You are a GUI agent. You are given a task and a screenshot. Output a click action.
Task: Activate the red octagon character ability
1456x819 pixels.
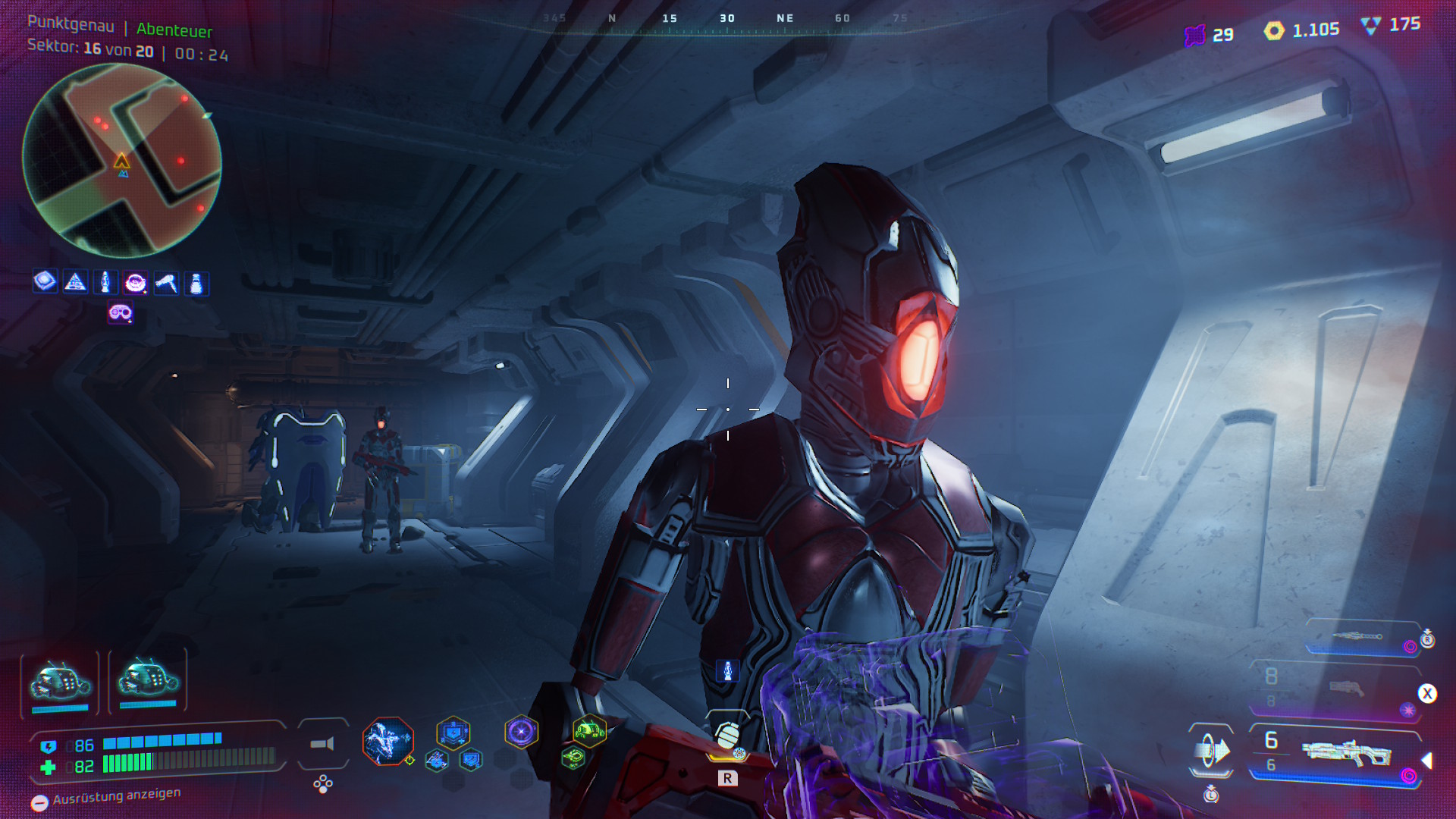point(388,741)
